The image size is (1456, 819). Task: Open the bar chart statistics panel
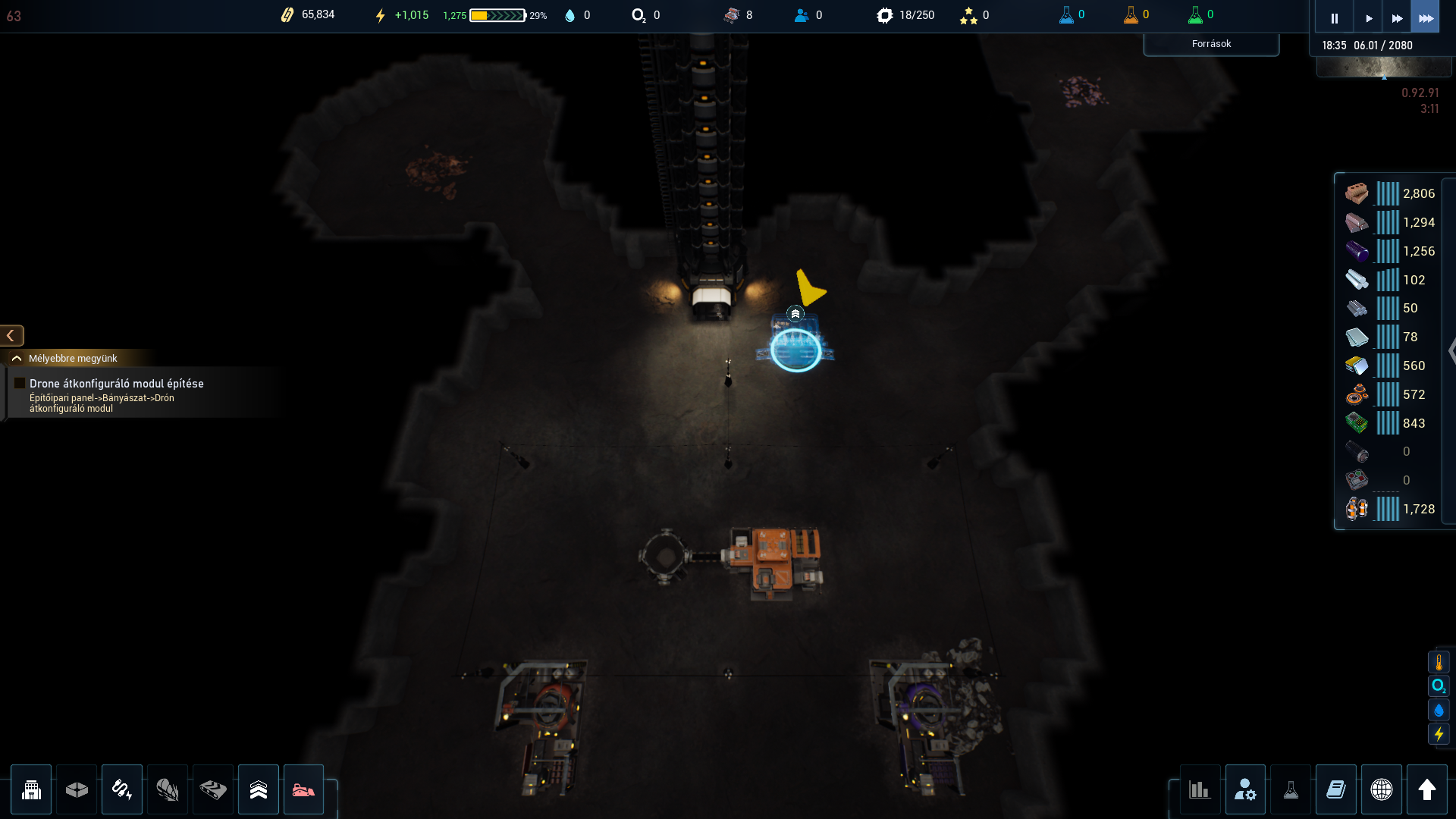click(1199, 789)
